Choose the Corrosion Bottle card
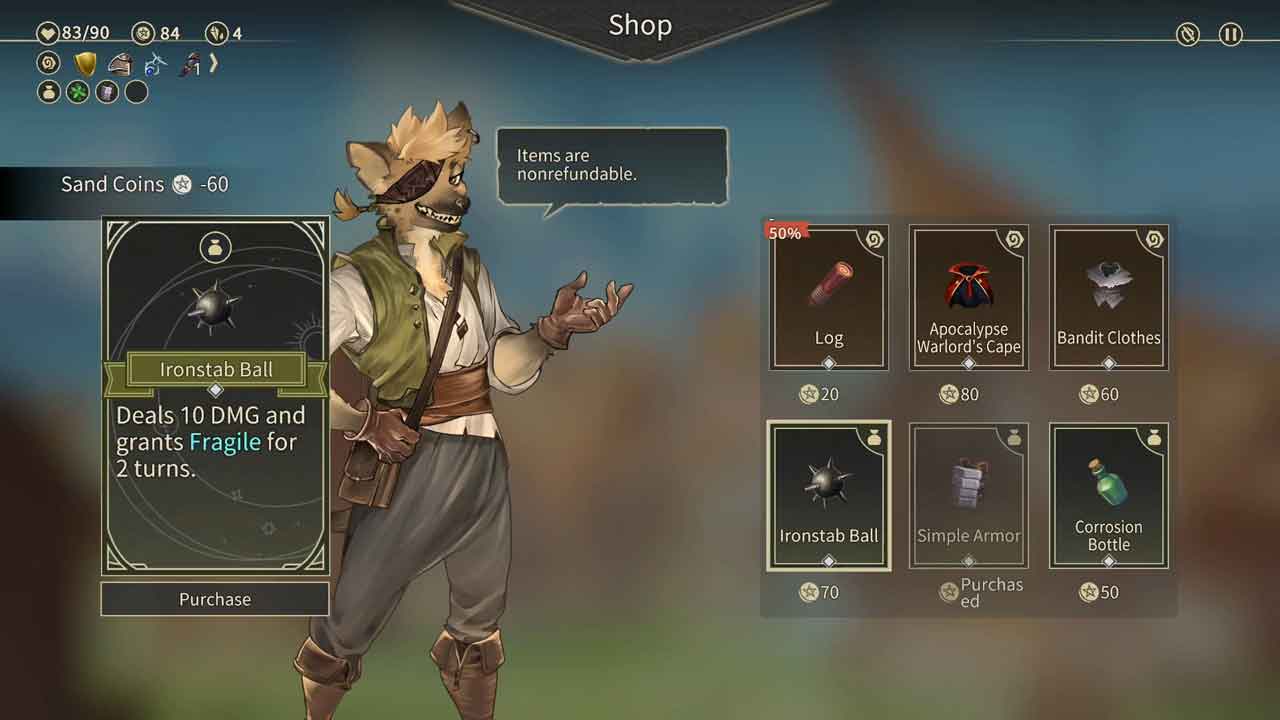Image resolution: width=1280 pixels, height=720 pixels. 1108,496
